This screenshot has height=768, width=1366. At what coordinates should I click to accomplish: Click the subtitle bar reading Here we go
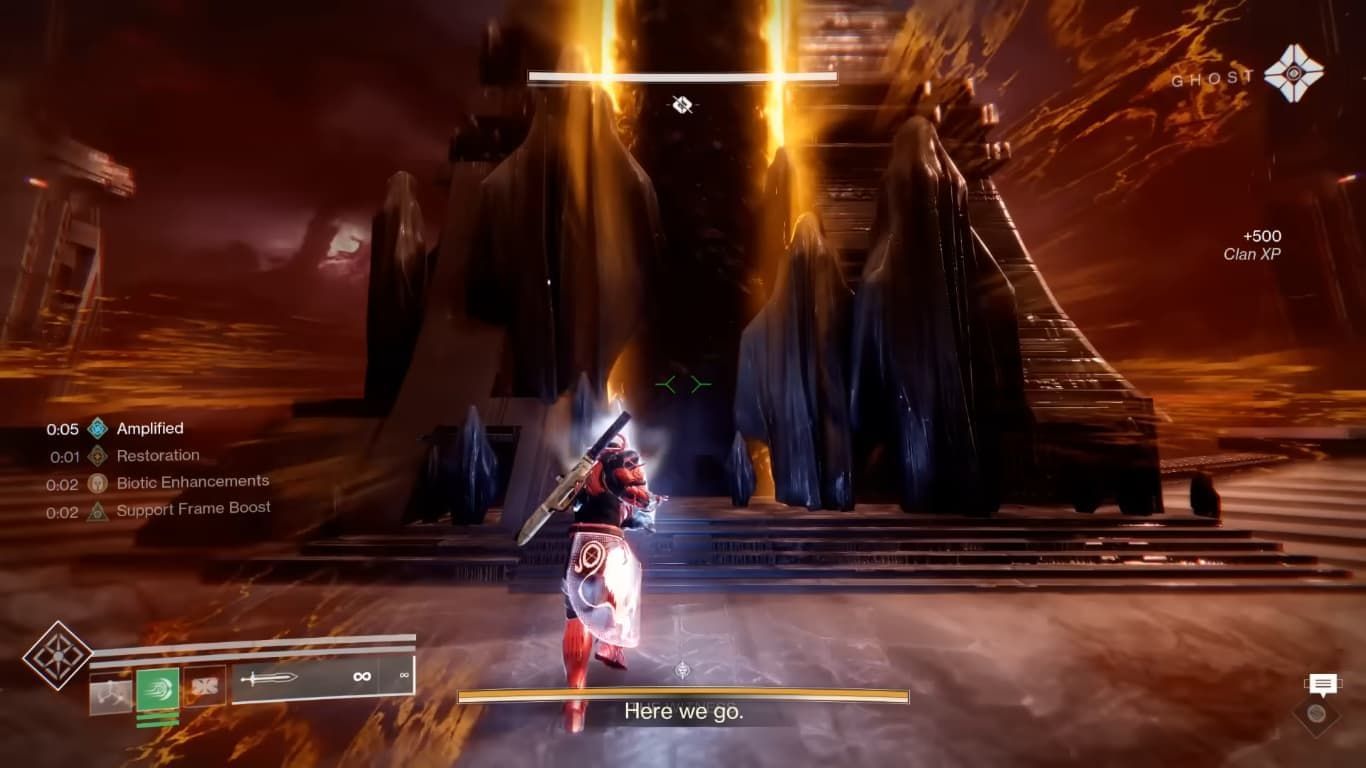coord(683,712)
